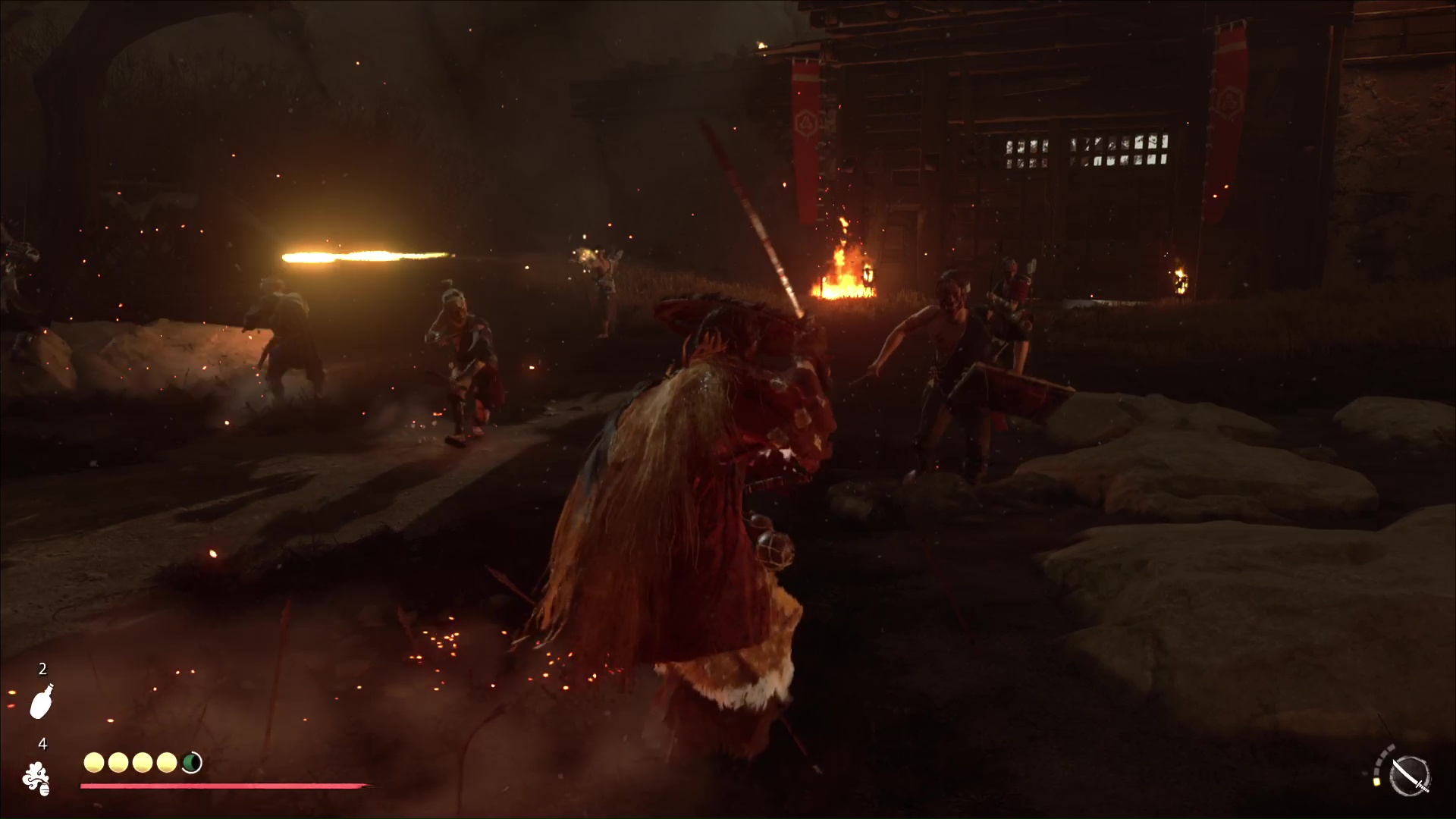Click the katana icon in the circle

pos(1410,776)
